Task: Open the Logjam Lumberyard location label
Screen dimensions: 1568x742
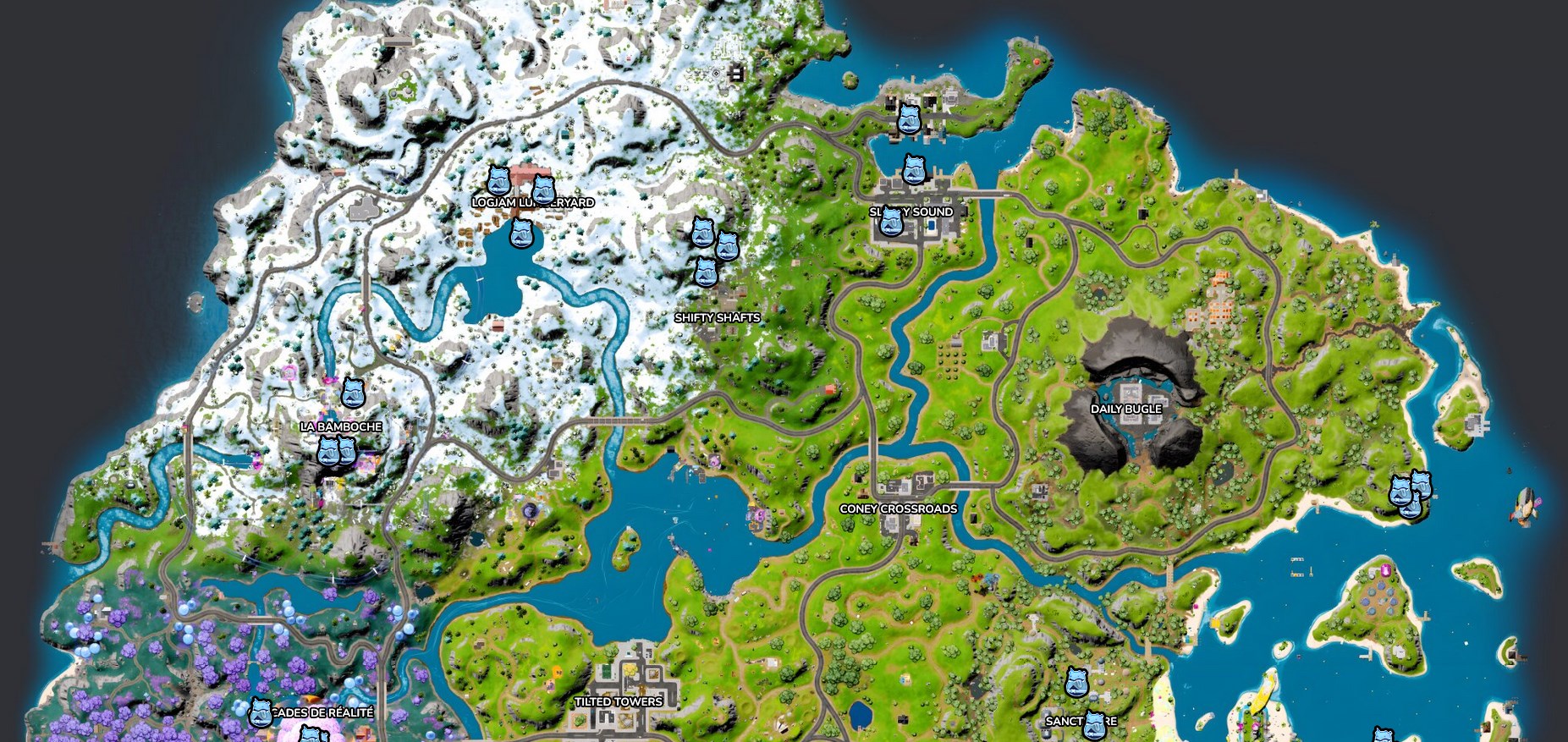Action: [x=534, y=202]
